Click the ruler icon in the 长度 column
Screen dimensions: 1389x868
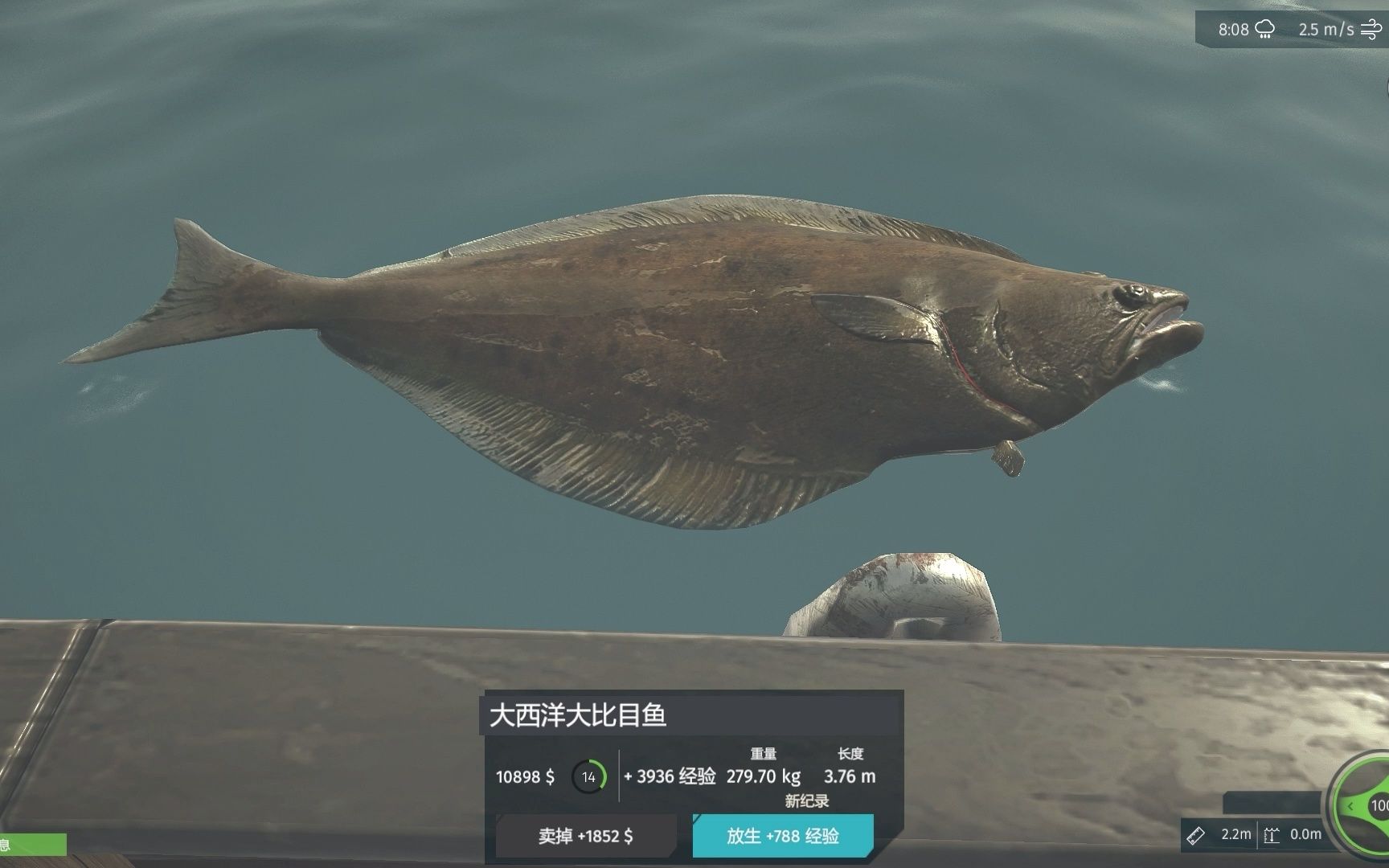850,754
